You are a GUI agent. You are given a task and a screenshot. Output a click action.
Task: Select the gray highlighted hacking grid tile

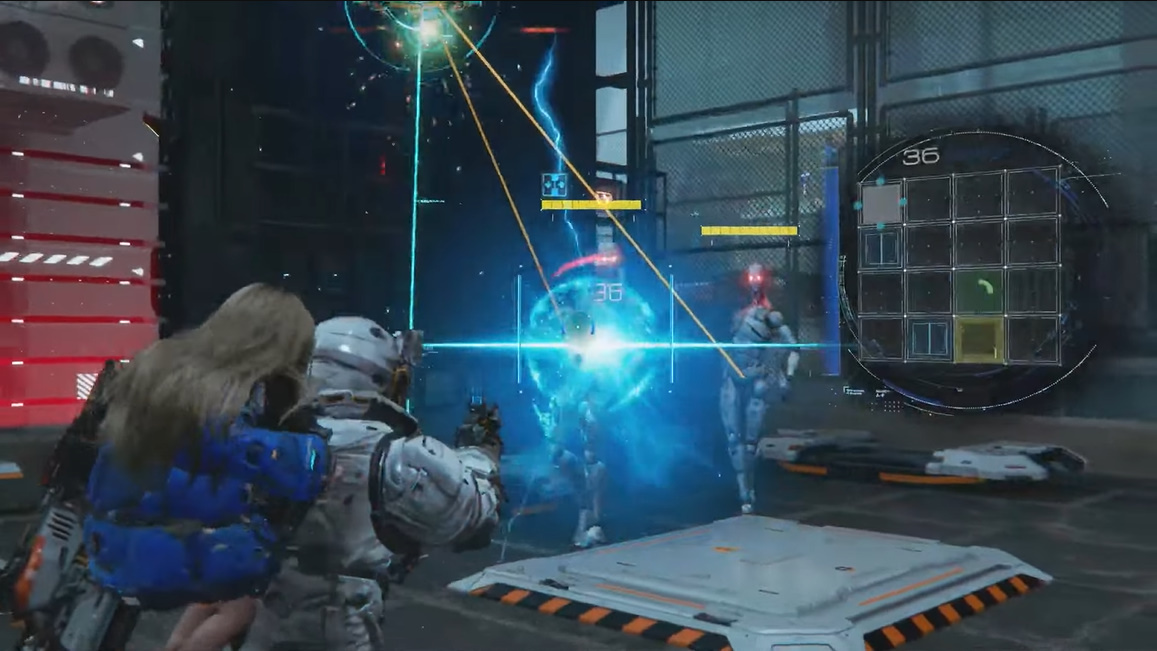click(880, 203)
